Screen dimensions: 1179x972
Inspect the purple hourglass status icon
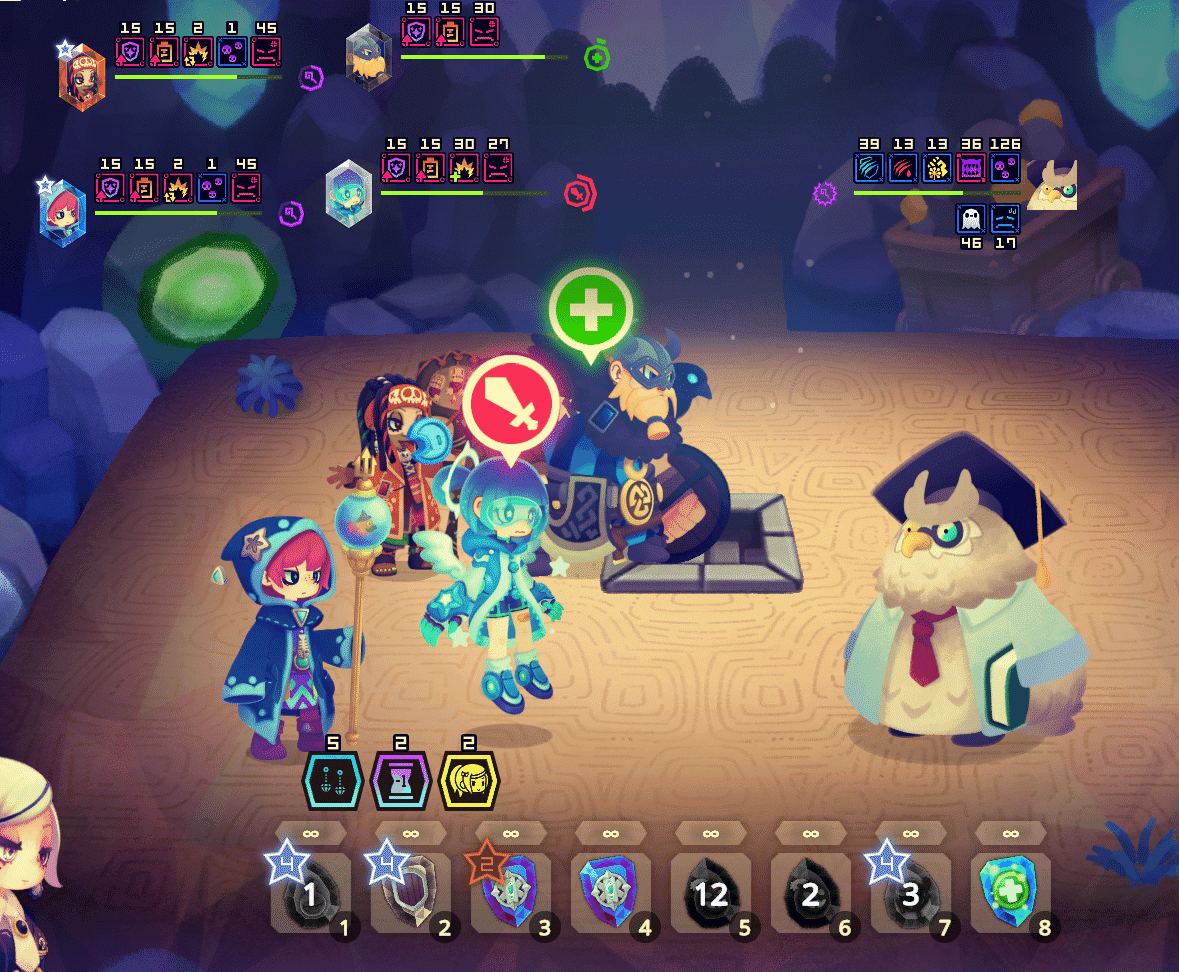click(400, 781)
